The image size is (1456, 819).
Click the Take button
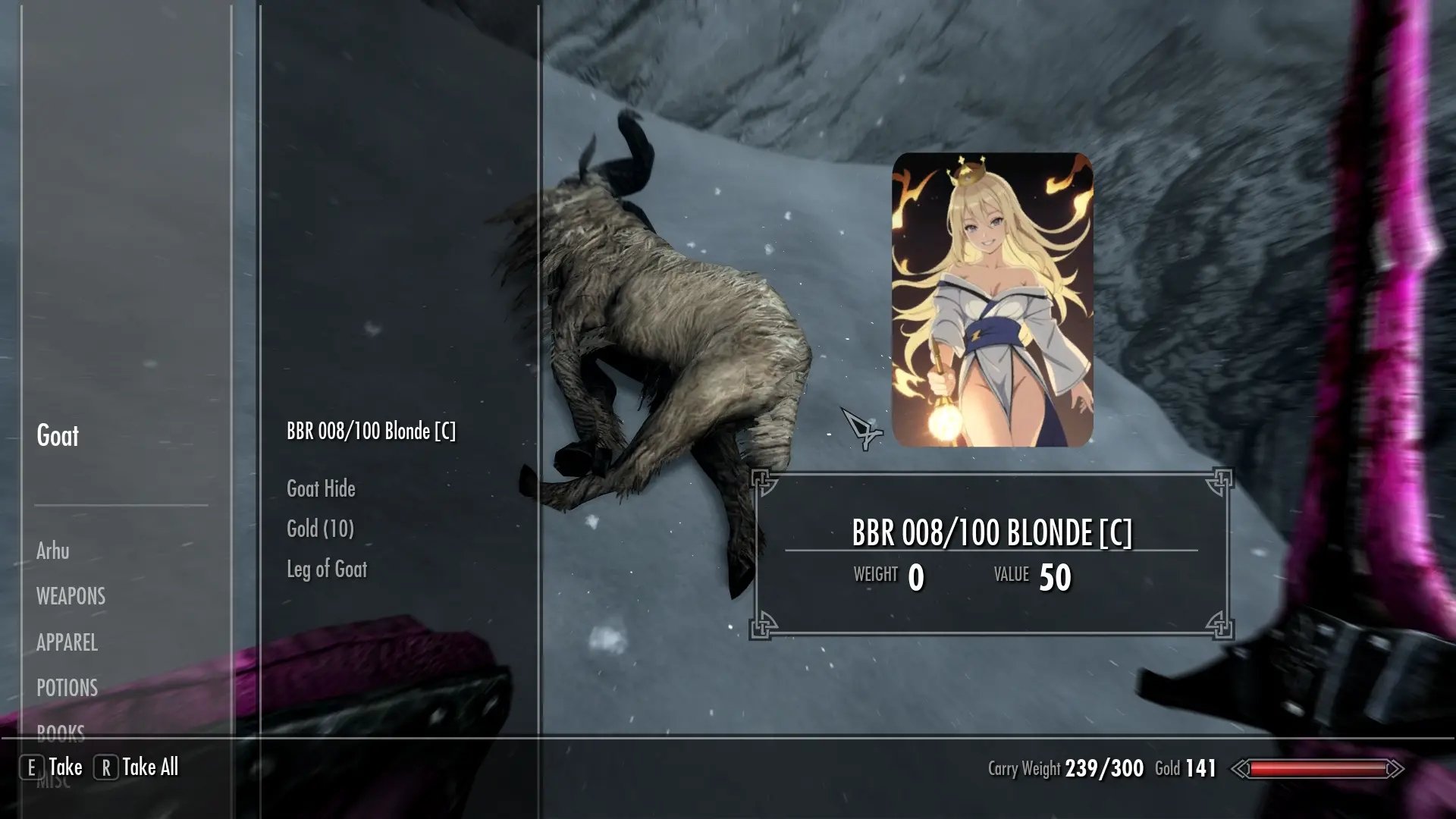click(53, 767)
